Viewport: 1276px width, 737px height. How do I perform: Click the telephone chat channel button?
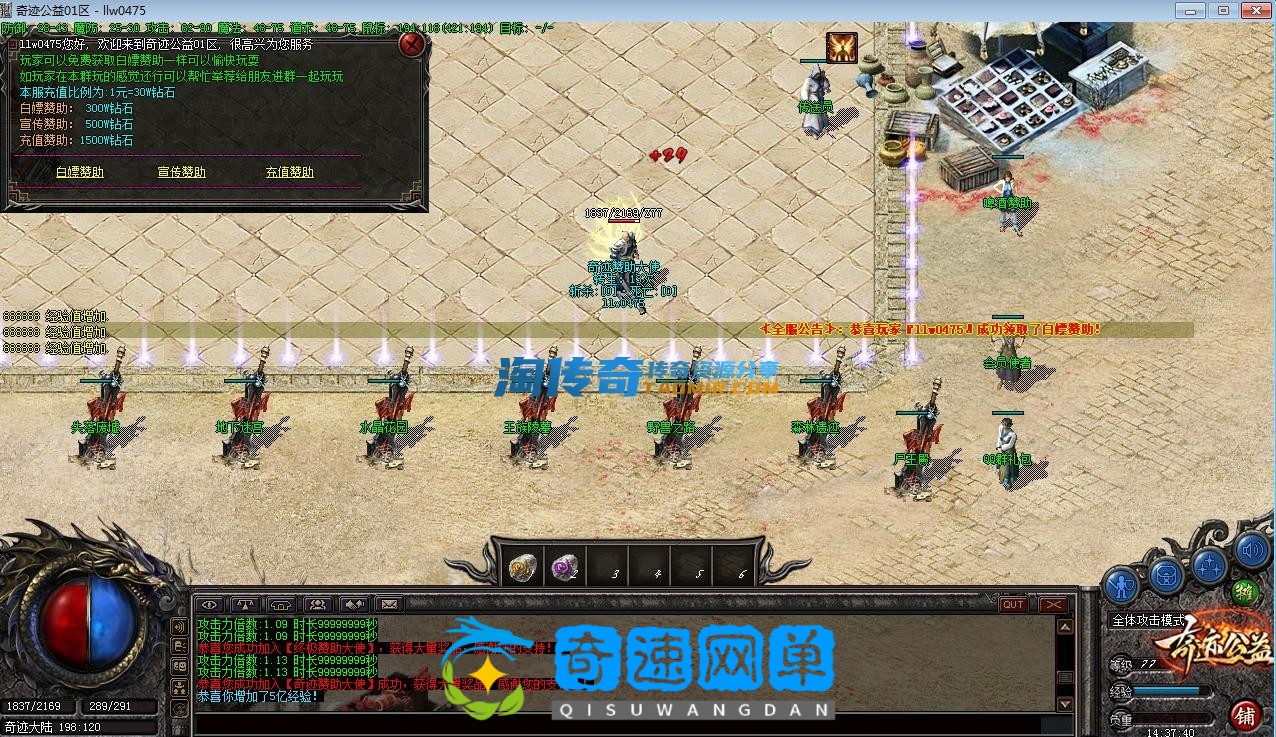[x=281, y=604]
